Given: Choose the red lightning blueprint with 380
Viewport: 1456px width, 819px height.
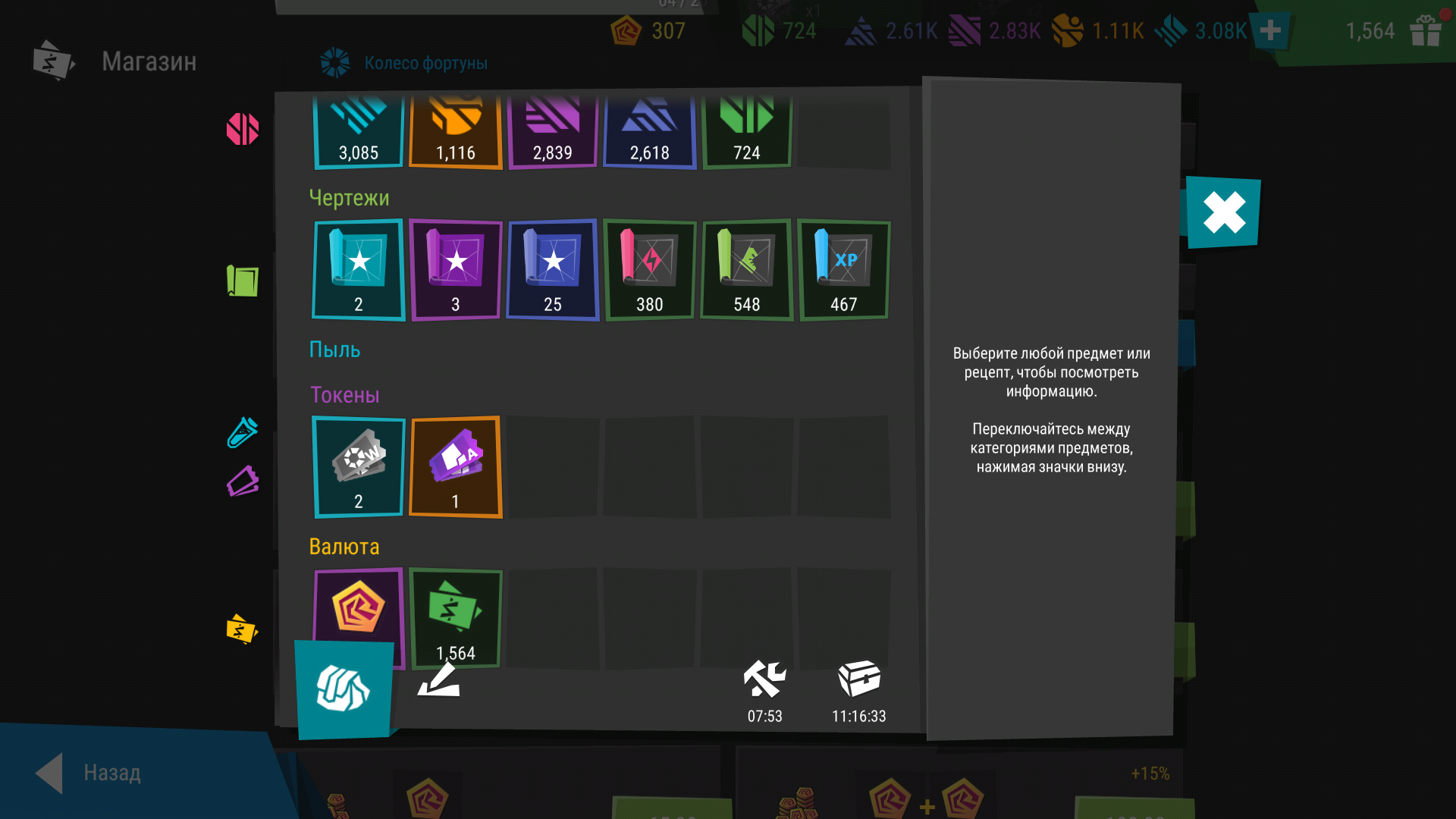Looking at the screenshot, I should pyautogui.click(x=650, y=270).
